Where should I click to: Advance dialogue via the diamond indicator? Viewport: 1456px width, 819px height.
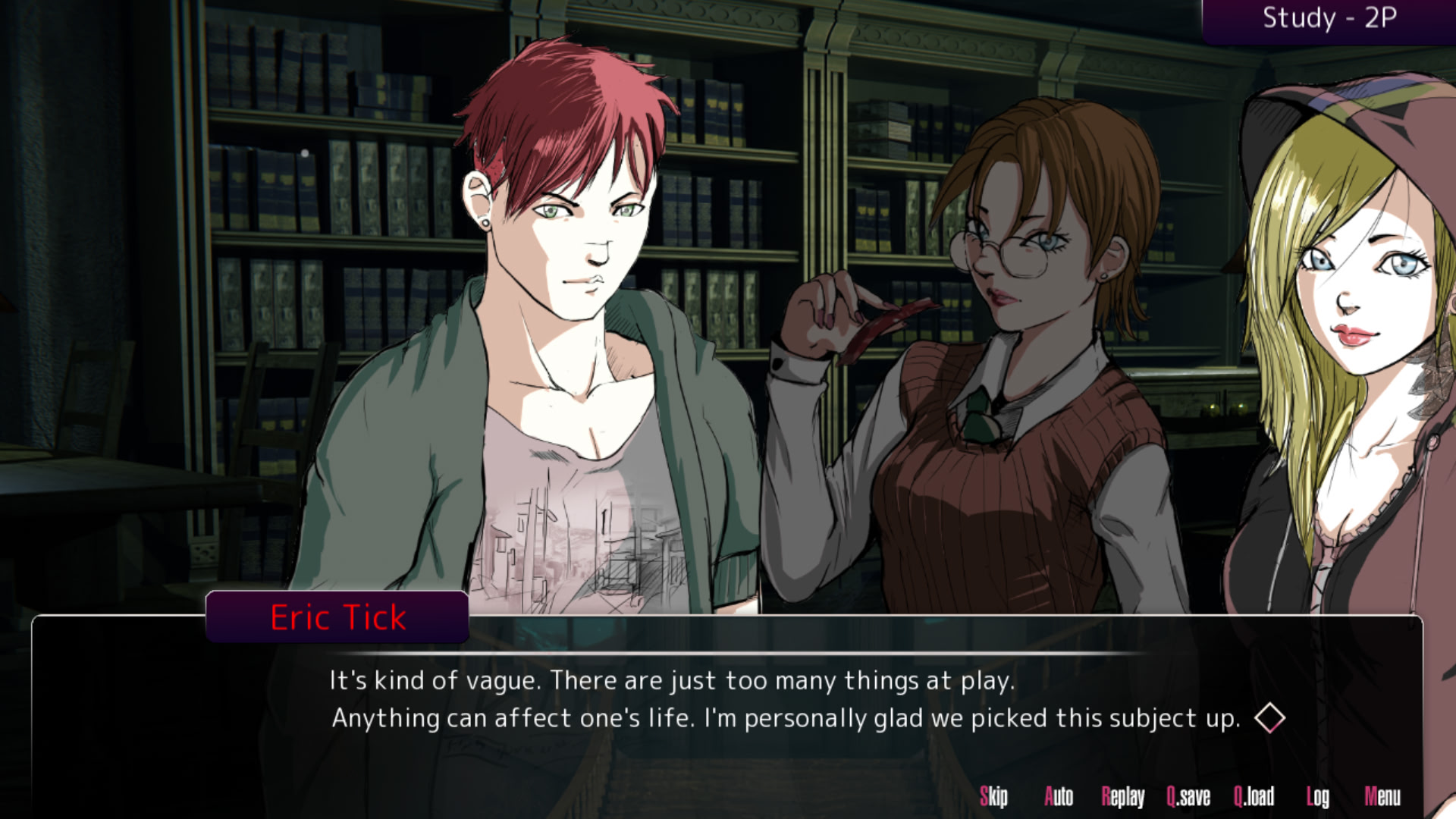point(1269,718)
